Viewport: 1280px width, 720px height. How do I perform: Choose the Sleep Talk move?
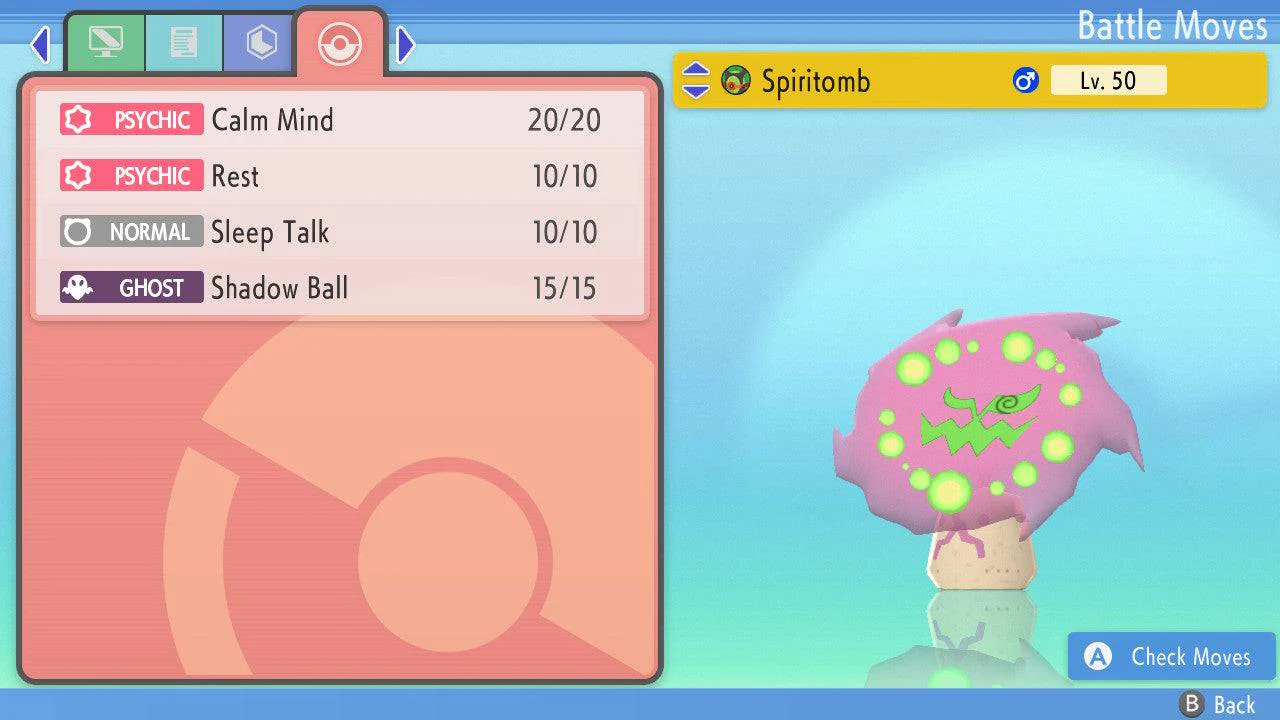tap(340, 232)
